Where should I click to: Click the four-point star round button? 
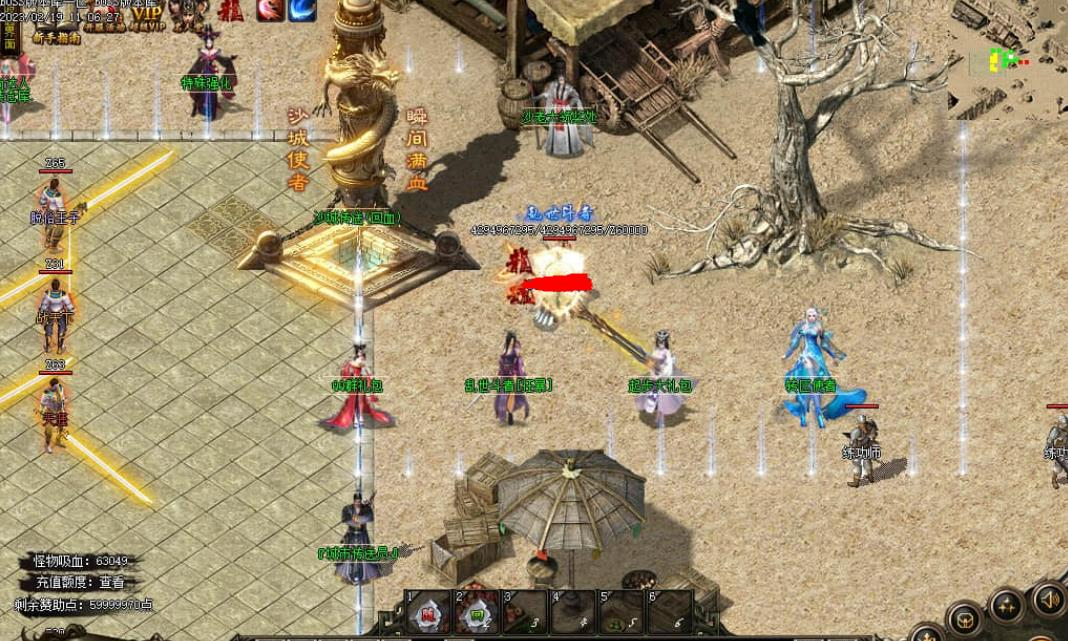pyautogui.click(x=1007, y=606)
